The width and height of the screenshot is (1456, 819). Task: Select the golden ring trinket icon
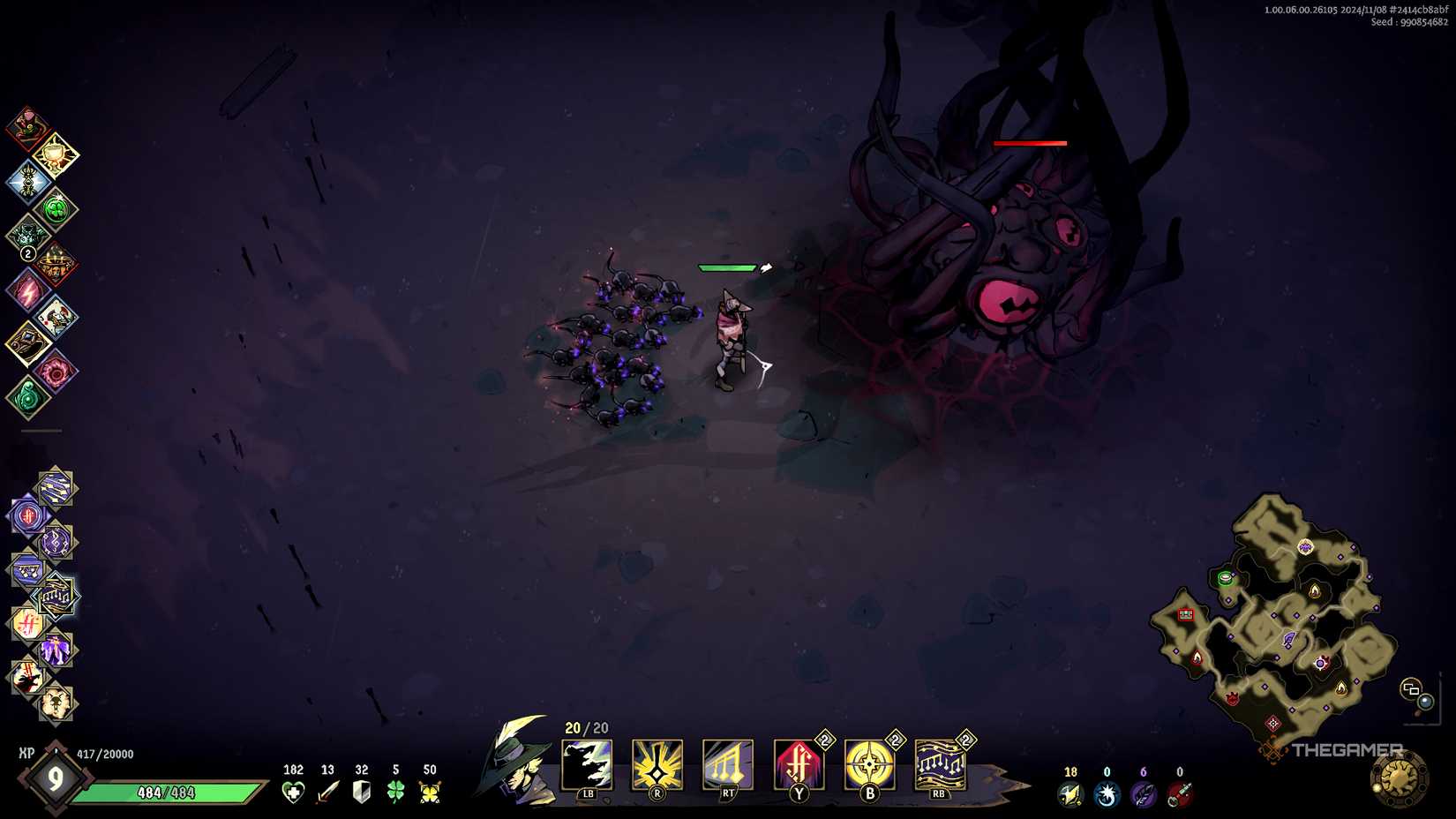(x=28, y=342)
